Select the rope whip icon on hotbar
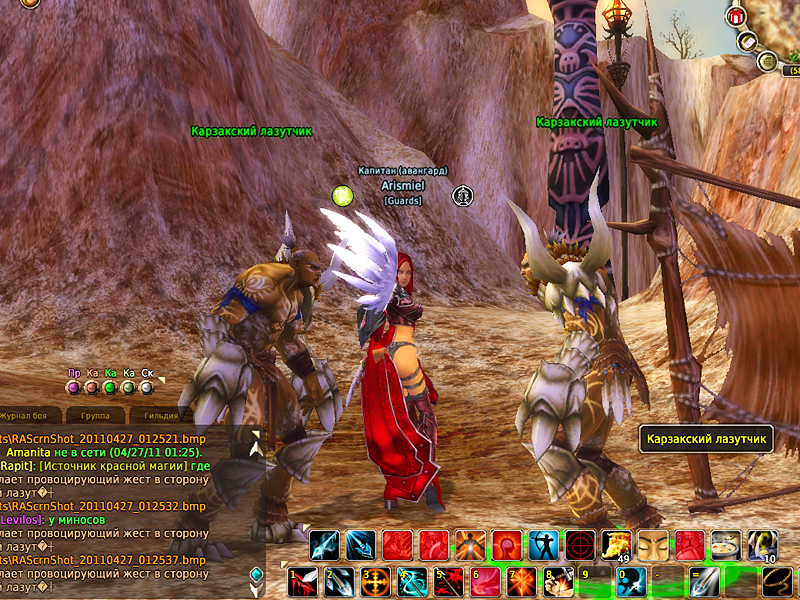Viewport: 800px width, 600px height. coord(777,581)
